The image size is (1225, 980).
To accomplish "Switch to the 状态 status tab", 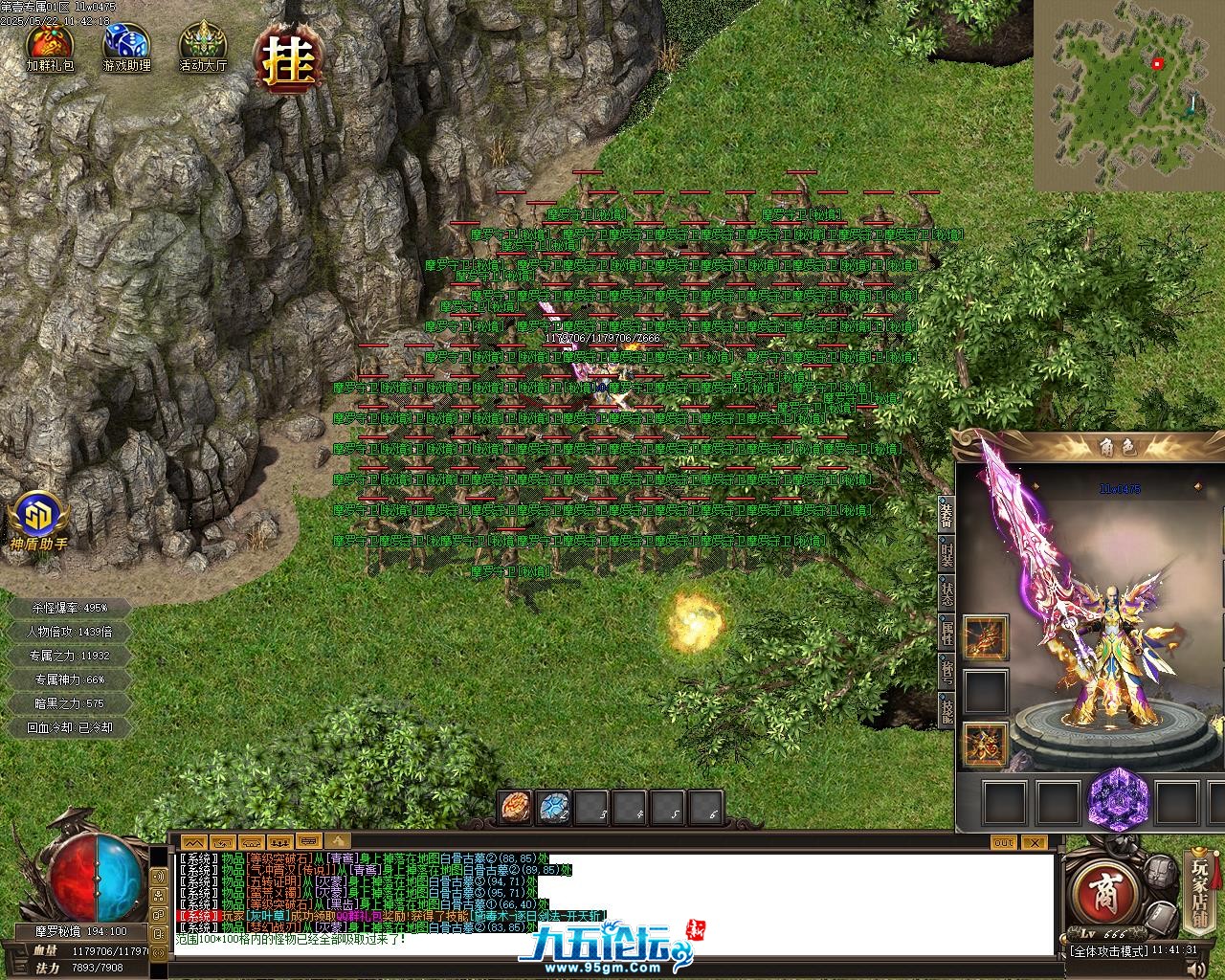I will pyautogui.click(x=946, y=593).
